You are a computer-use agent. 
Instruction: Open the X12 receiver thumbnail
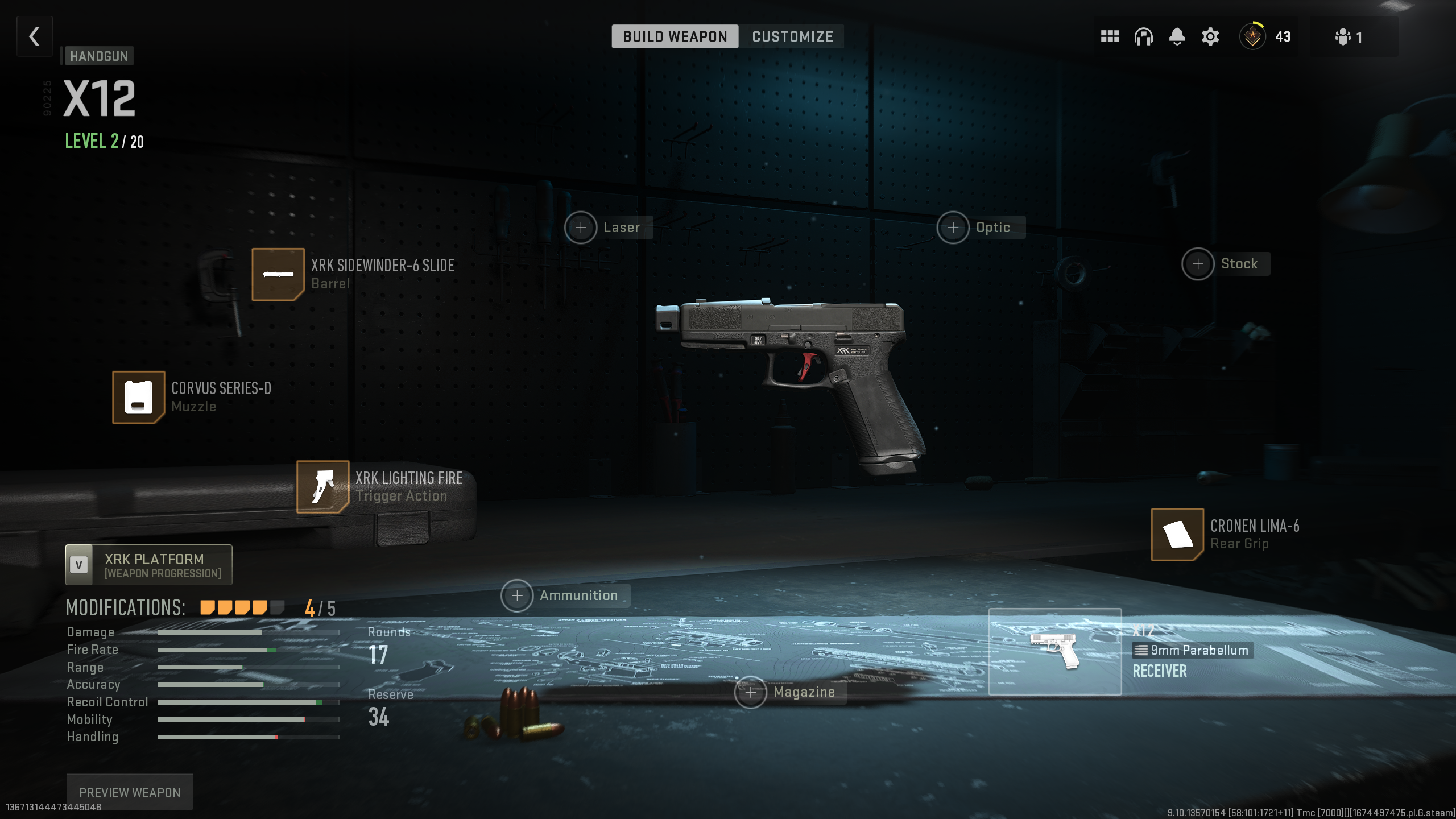[x=1054, y=652]
